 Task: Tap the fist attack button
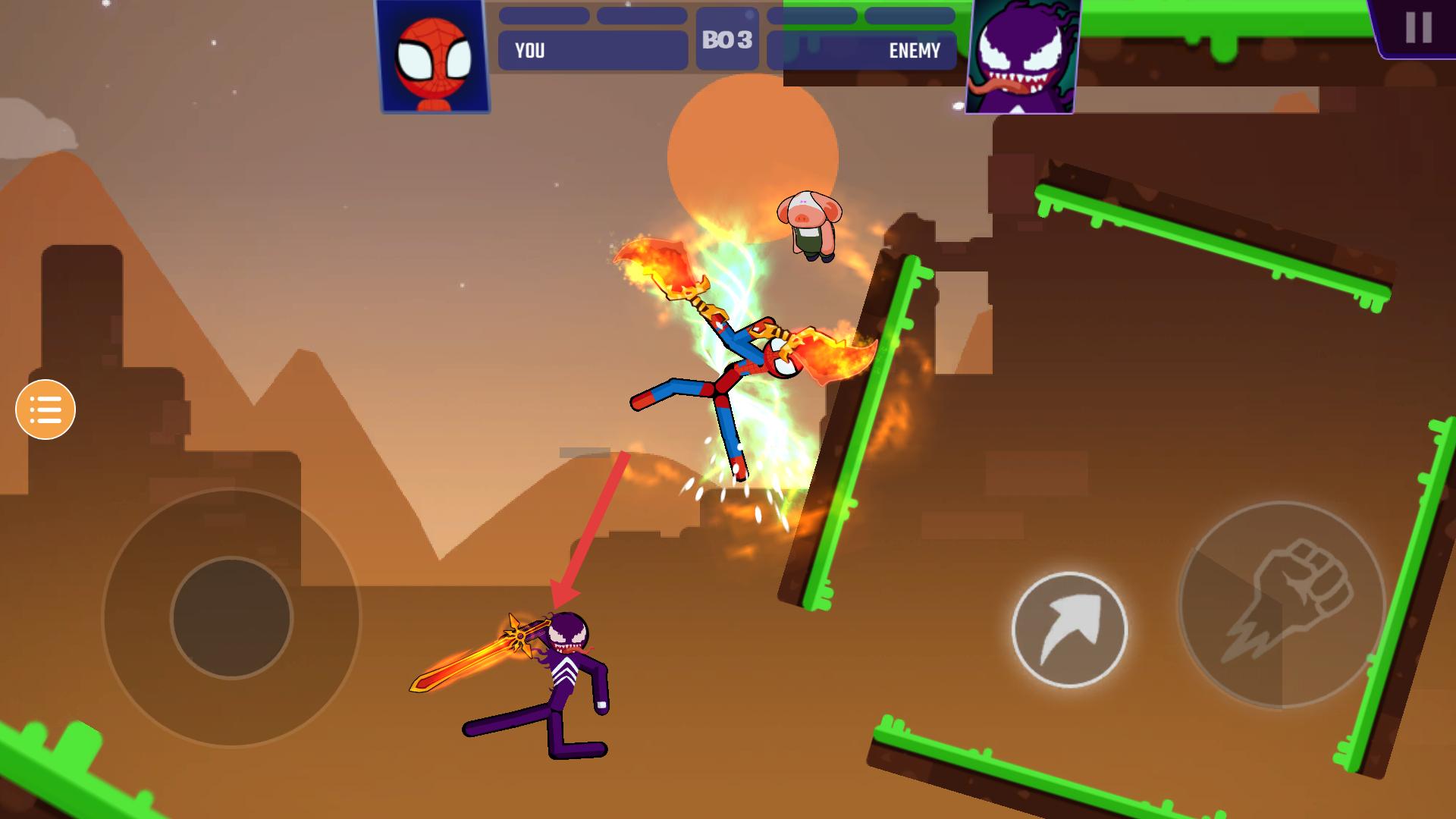(1282, 604)
